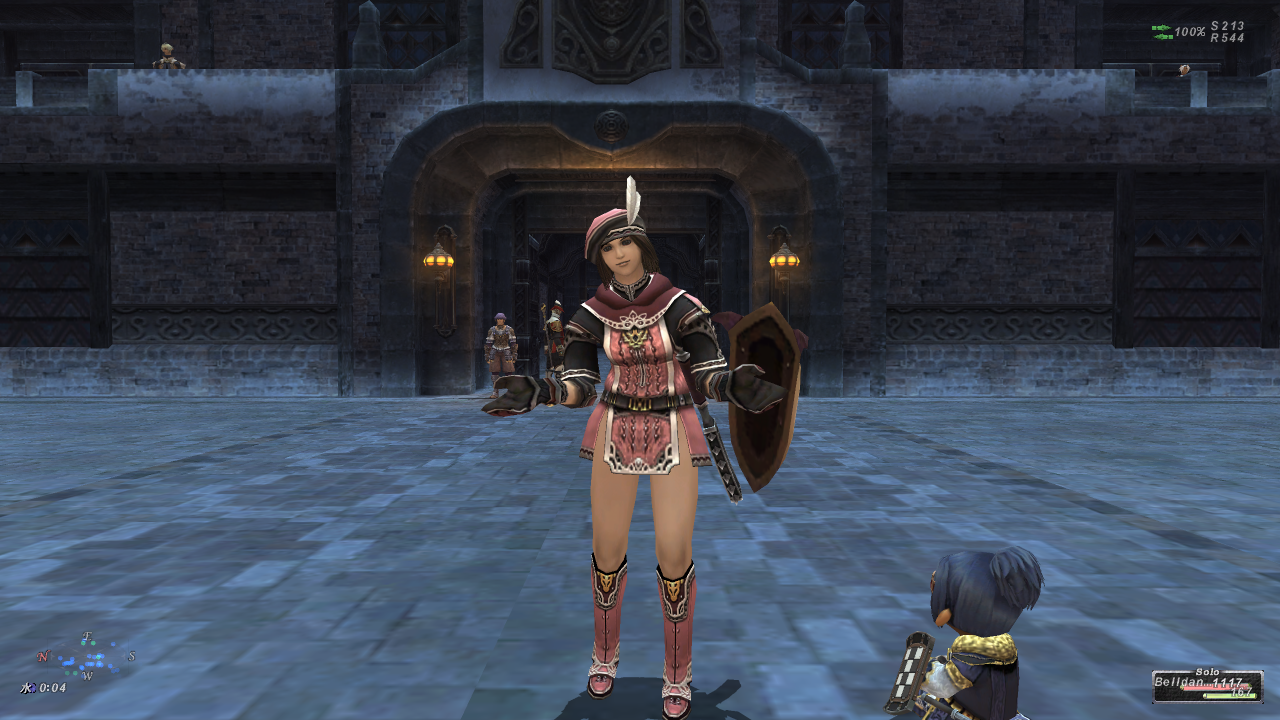Click the compass in the corner
1280x720 pixels.
click(x=87, y=657)
